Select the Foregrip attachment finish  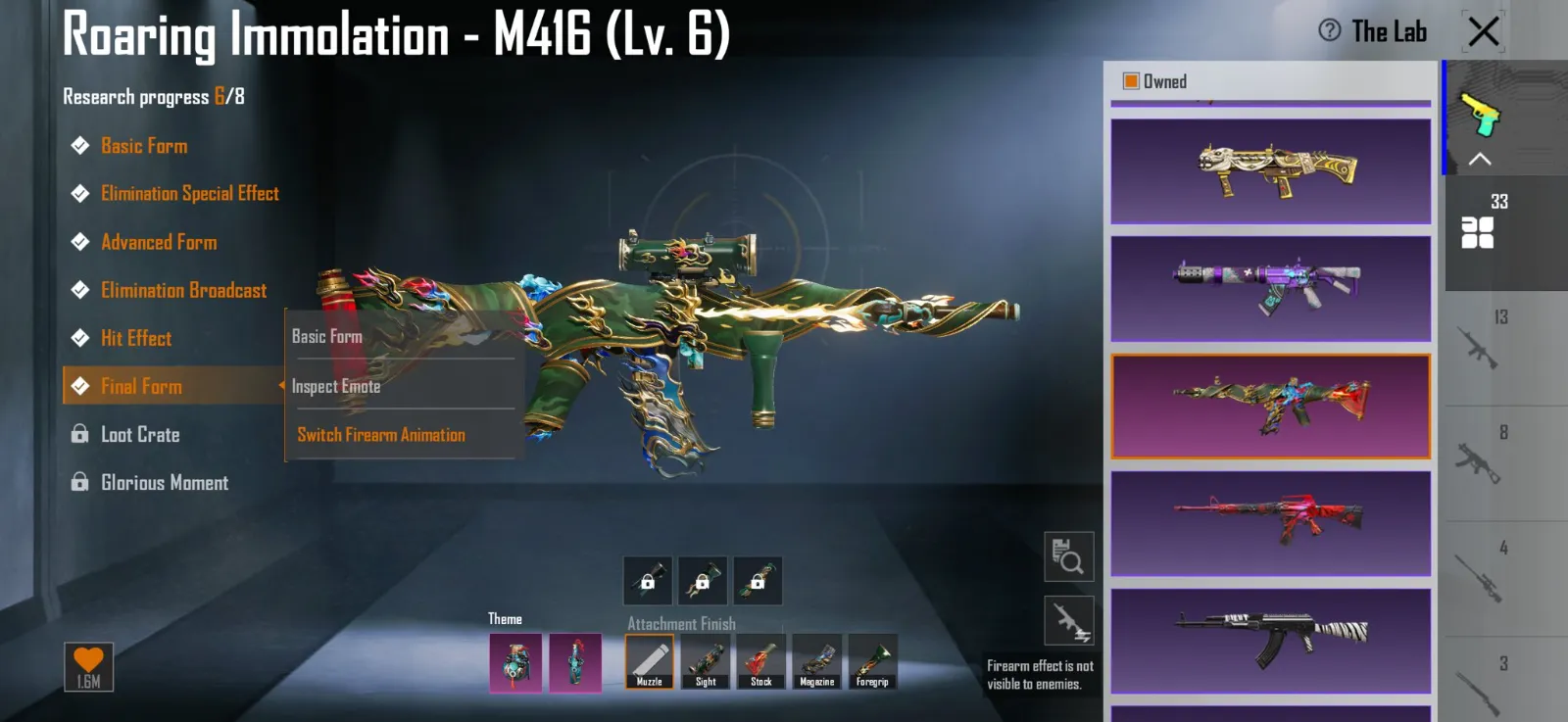click(872, 661)
